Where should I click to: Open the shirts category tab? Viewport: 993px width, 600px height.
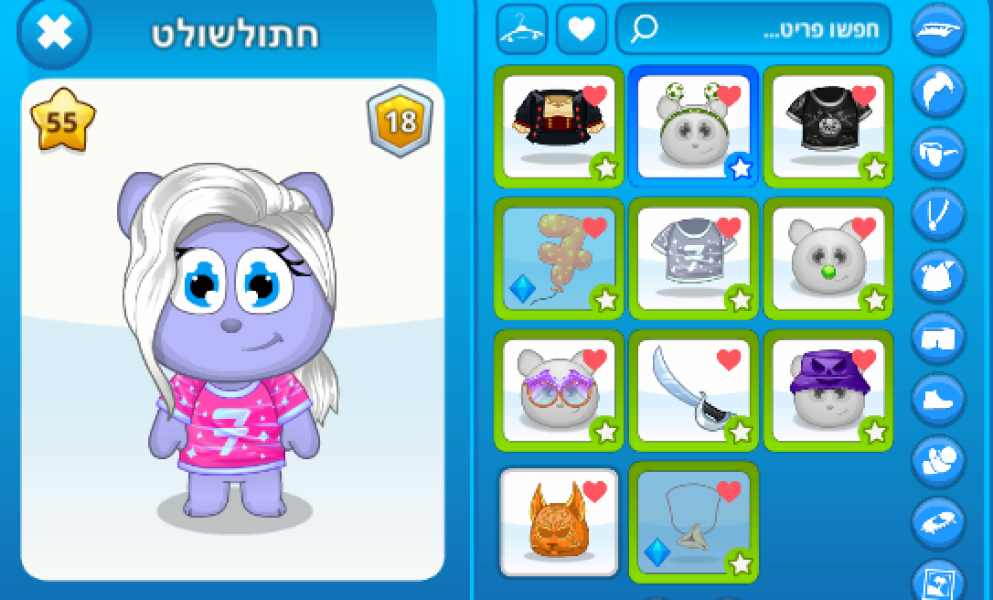[938, 276]
